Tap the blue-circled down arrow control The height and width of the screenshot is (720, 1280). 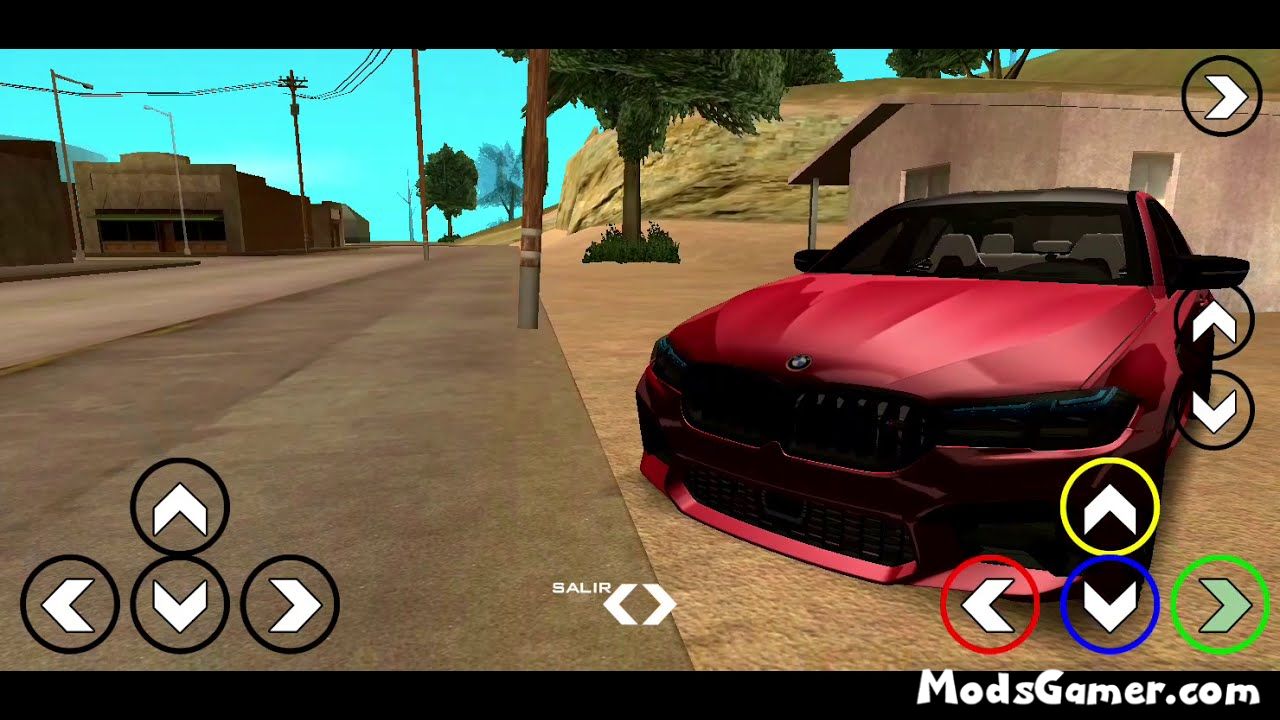pyautogui.click(x=1110, y=603)
